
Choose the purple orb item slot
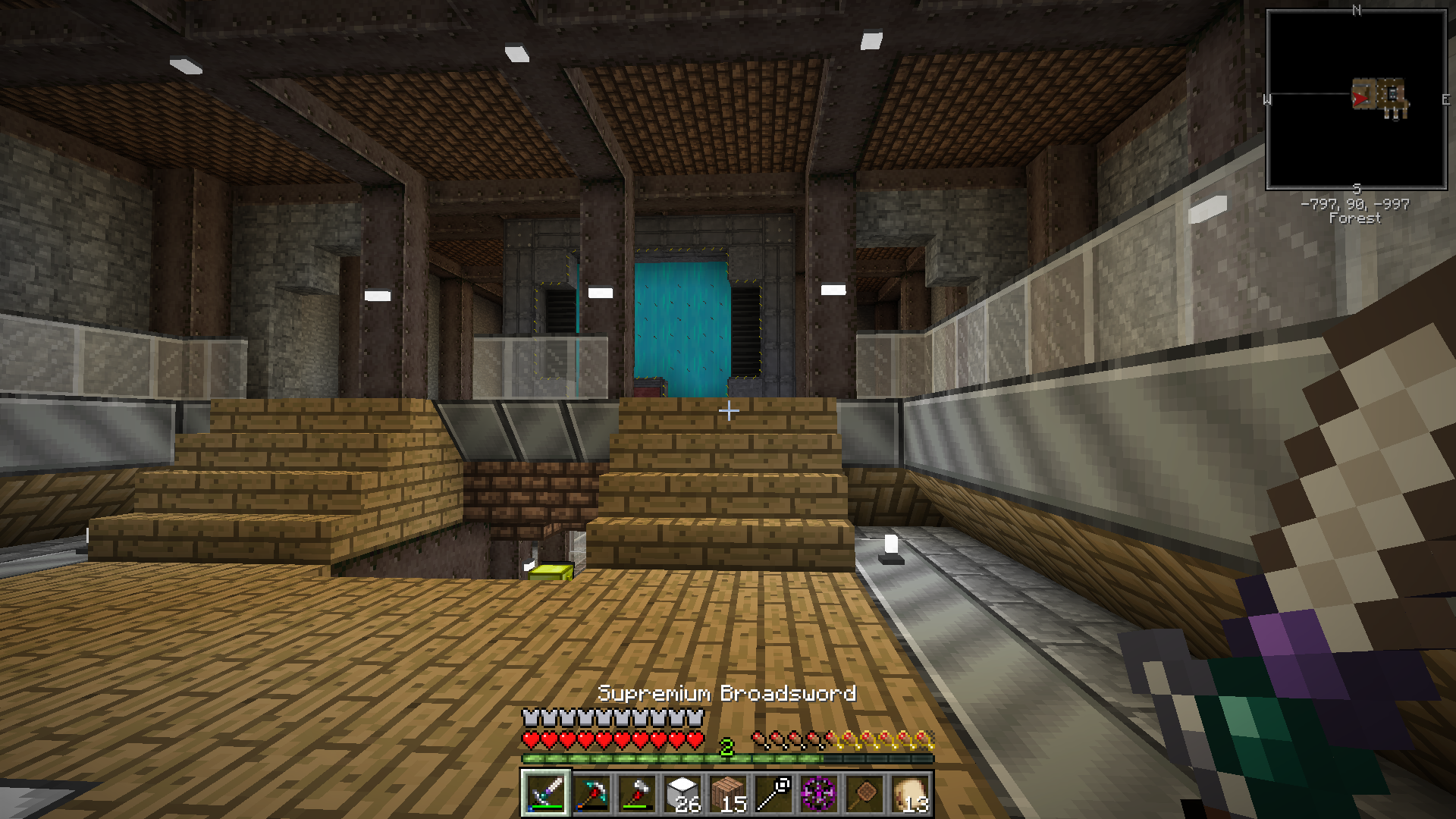[x=818, y=794]
